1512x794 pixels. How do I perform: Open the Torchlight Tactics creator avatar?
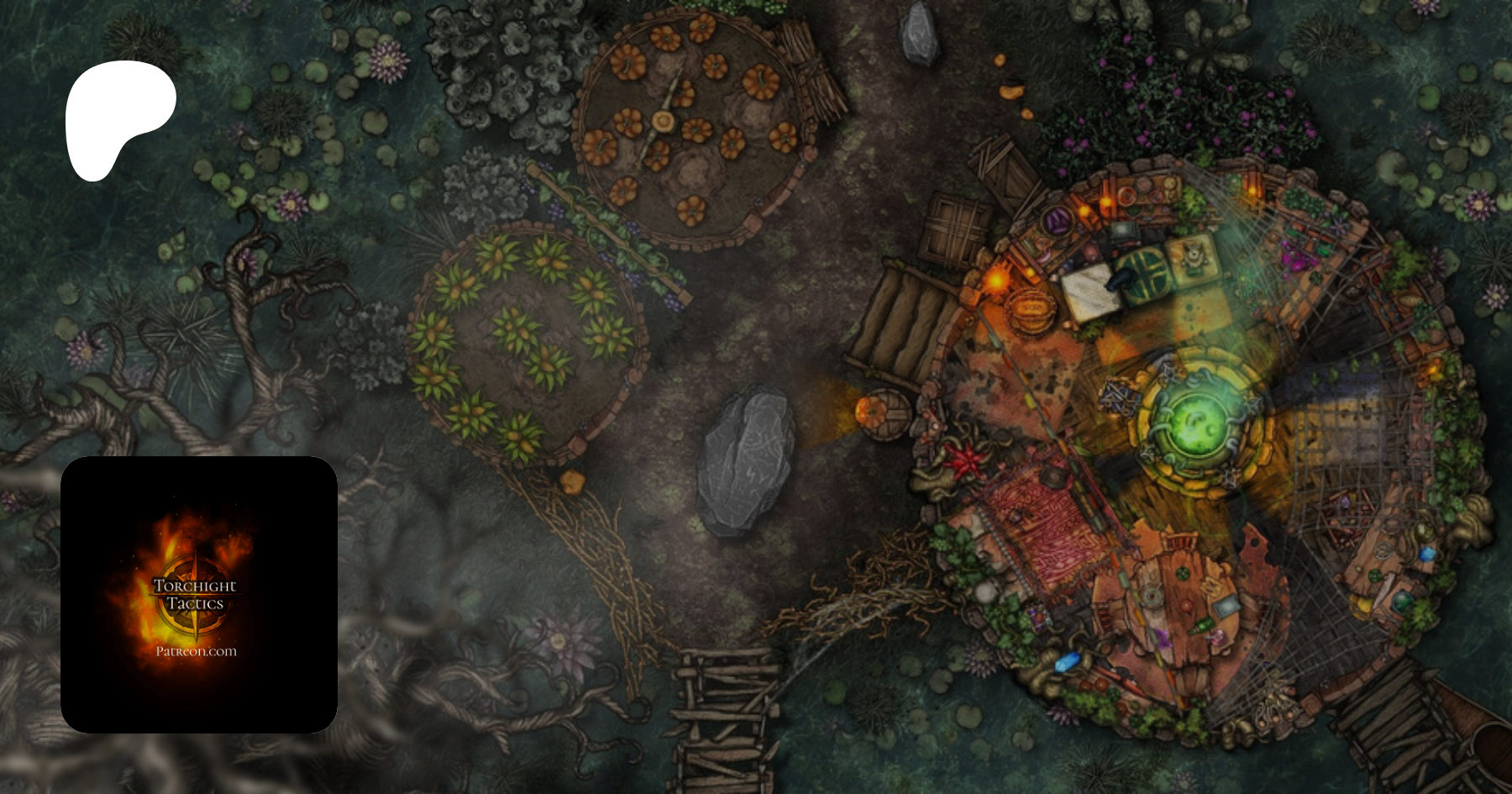[199, 595]
